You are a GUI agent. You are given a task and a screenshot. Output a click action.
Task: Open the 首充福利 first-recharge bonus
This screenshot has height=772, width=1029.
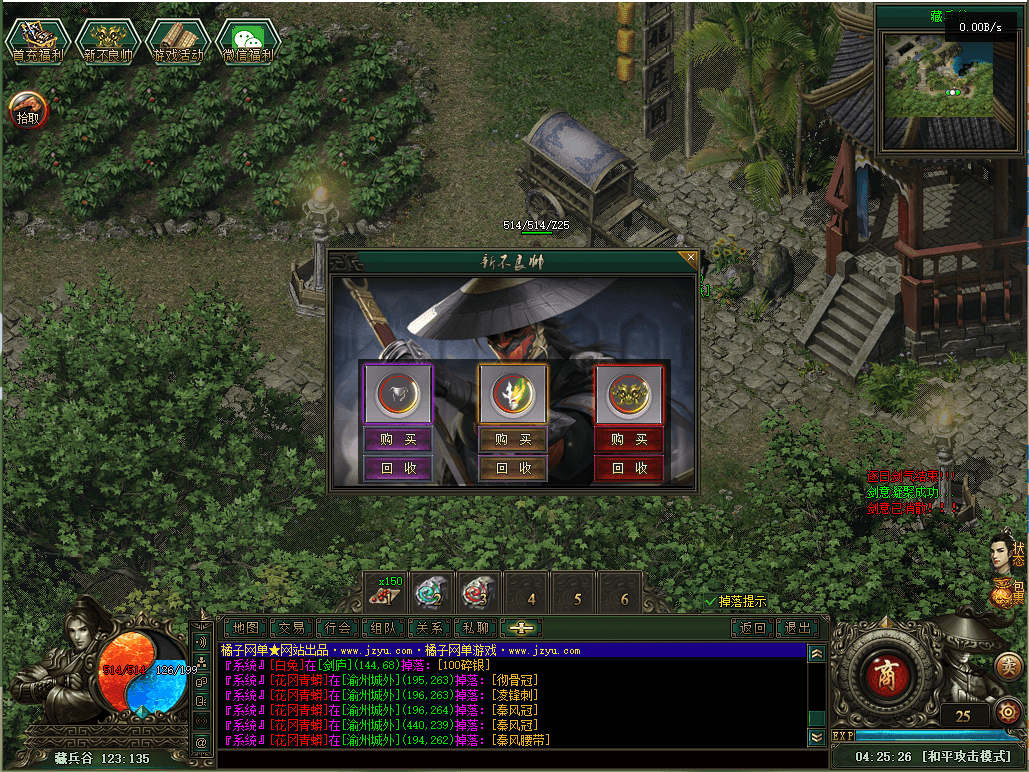point(36,41)
